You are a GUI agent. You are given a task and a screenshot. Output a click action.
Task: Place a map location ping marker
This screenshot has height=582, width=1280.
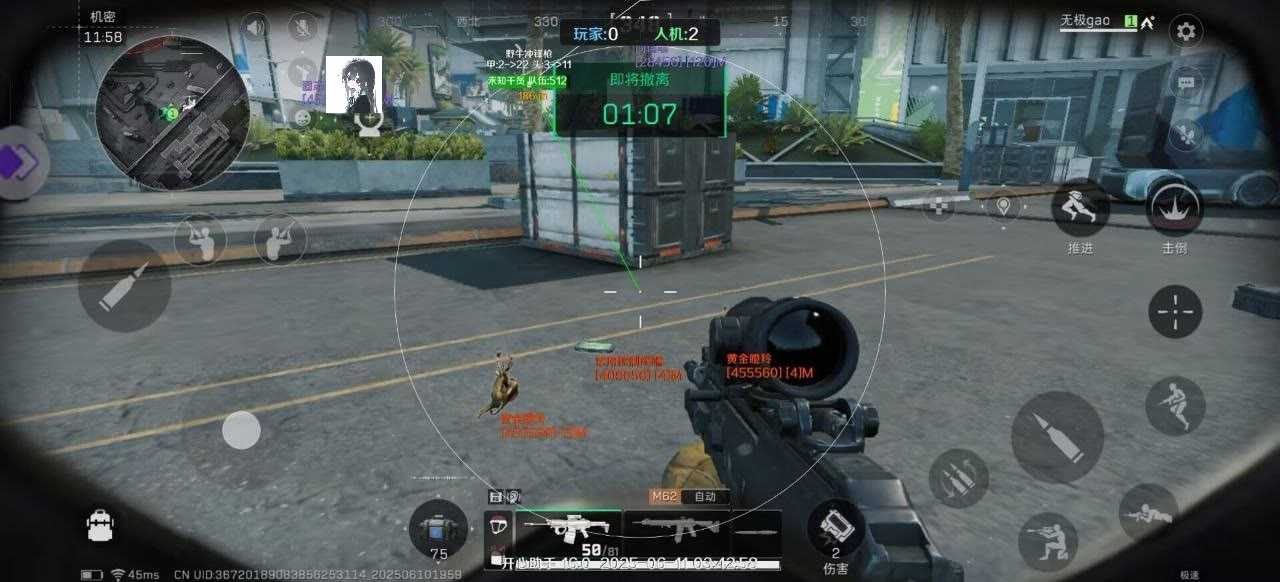1002,206
